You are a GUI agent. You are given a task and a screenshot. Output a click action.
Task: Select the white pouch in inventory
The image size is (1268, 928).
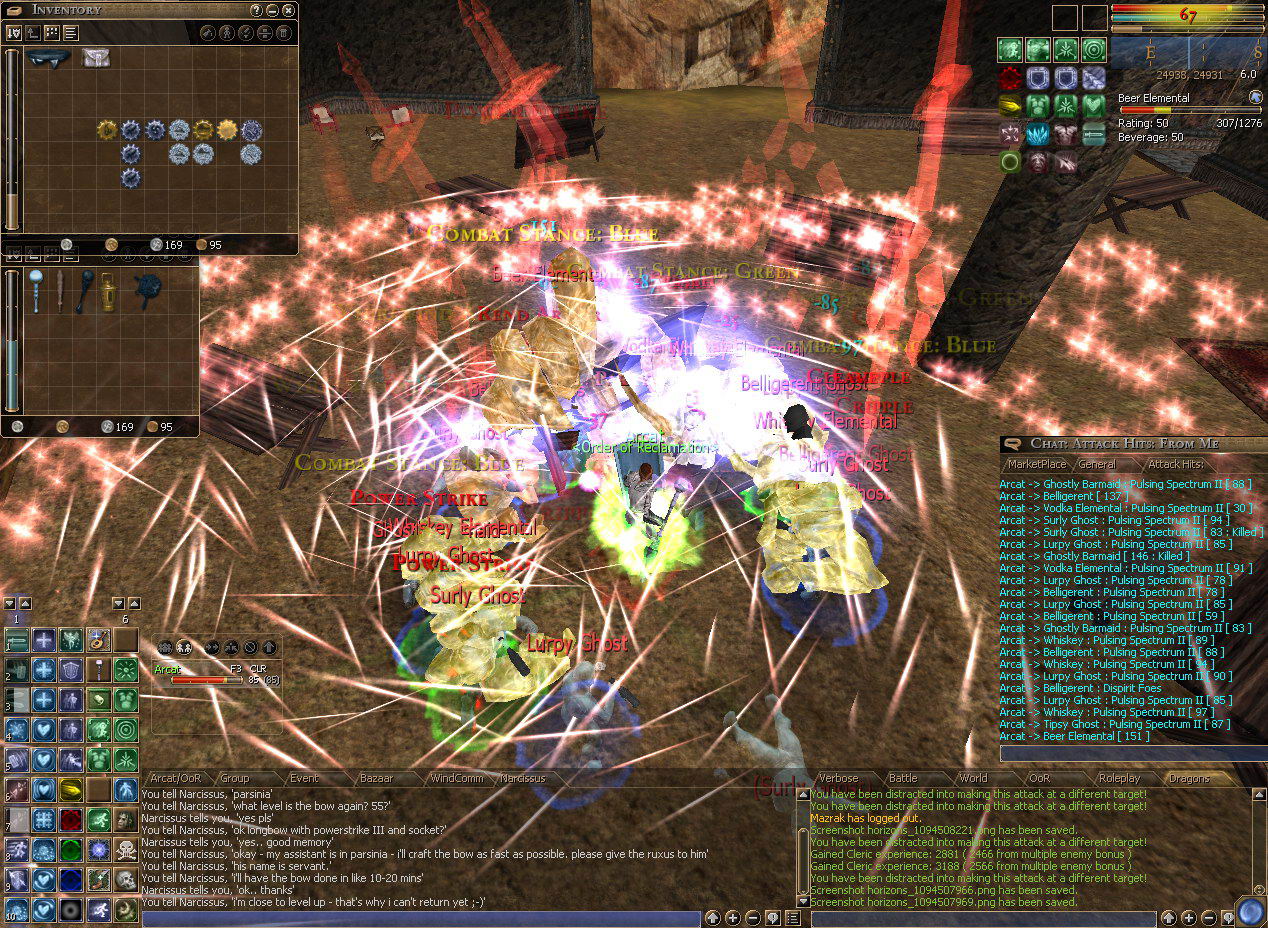(96, 58)
